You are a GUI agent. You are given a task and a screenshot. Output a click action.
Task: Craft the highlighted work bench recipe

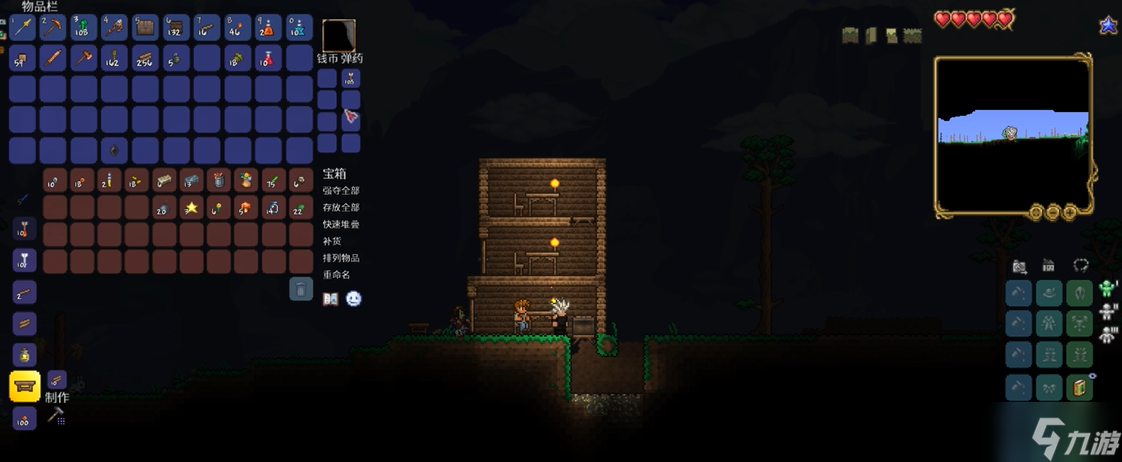25,386
